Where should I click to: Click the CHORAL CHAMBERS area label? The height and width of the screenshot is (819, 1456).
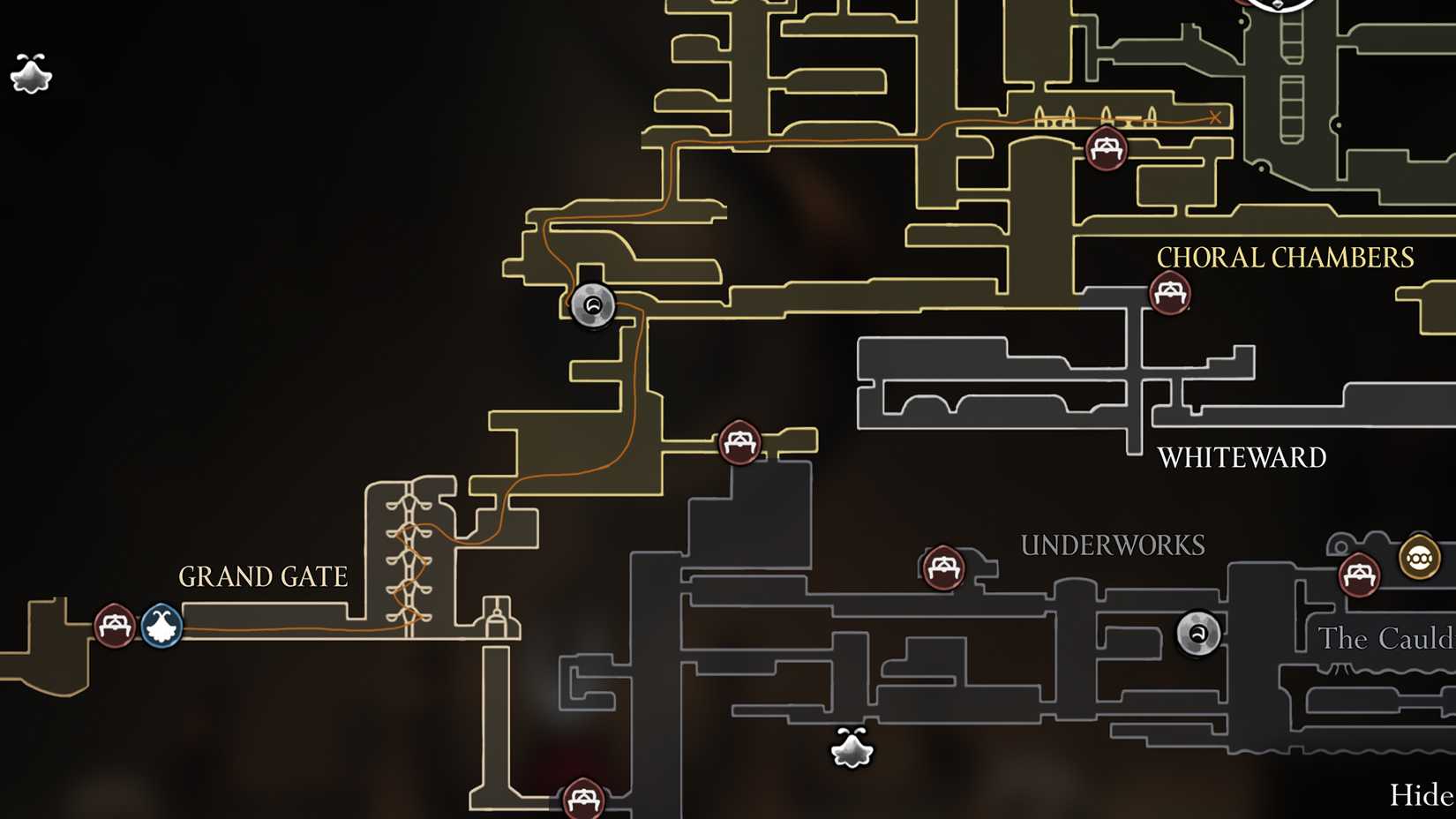point(1287,257)
